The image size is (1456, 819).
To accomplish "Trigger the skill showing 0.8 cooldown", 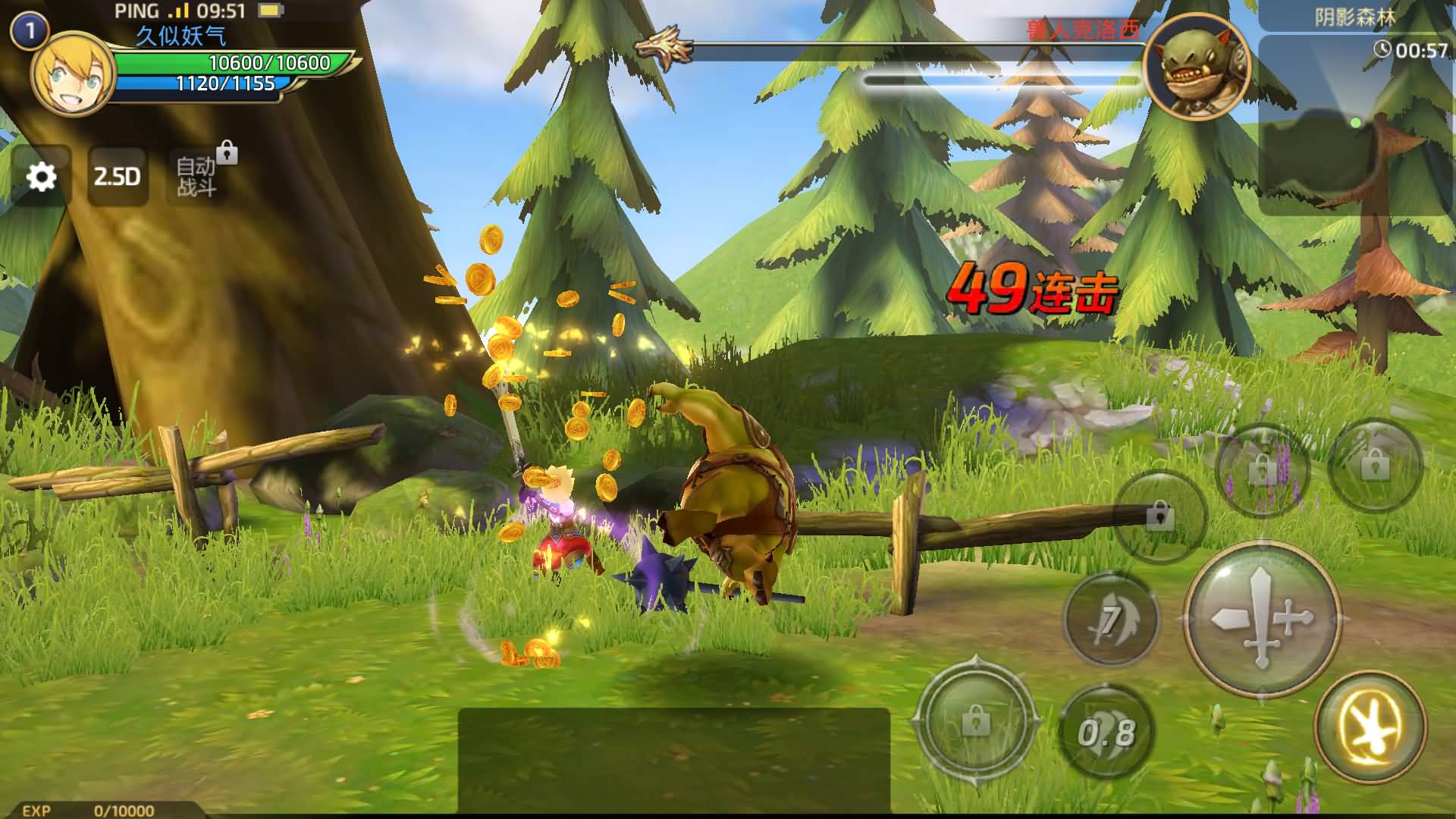I will (1106, 732).
